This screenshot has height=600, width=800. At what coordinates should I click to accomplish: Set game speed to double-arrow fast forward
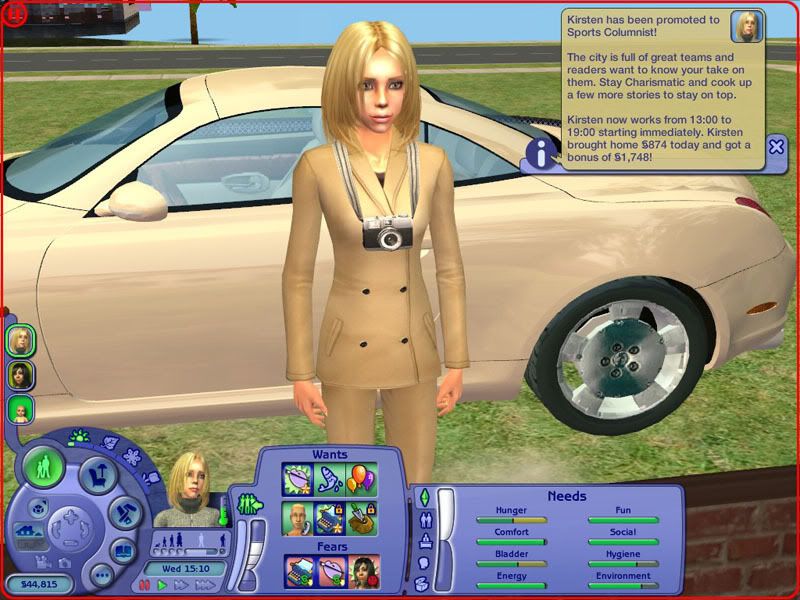coord(182,585)
